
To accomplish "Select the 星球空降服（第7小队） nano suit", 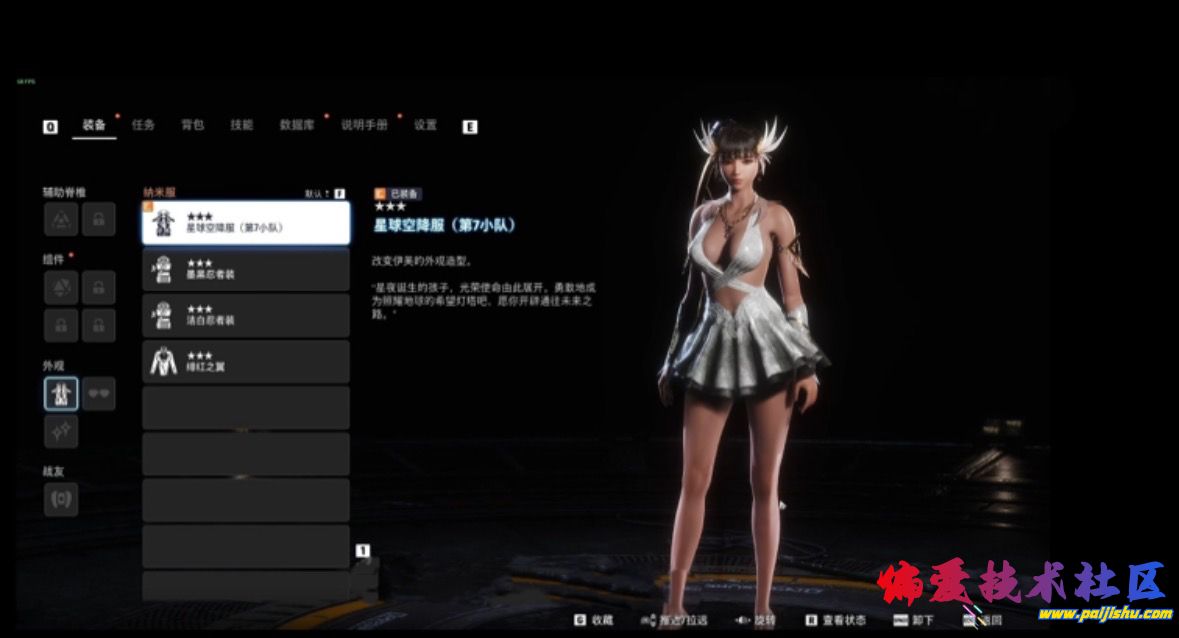I will (246, 223).
